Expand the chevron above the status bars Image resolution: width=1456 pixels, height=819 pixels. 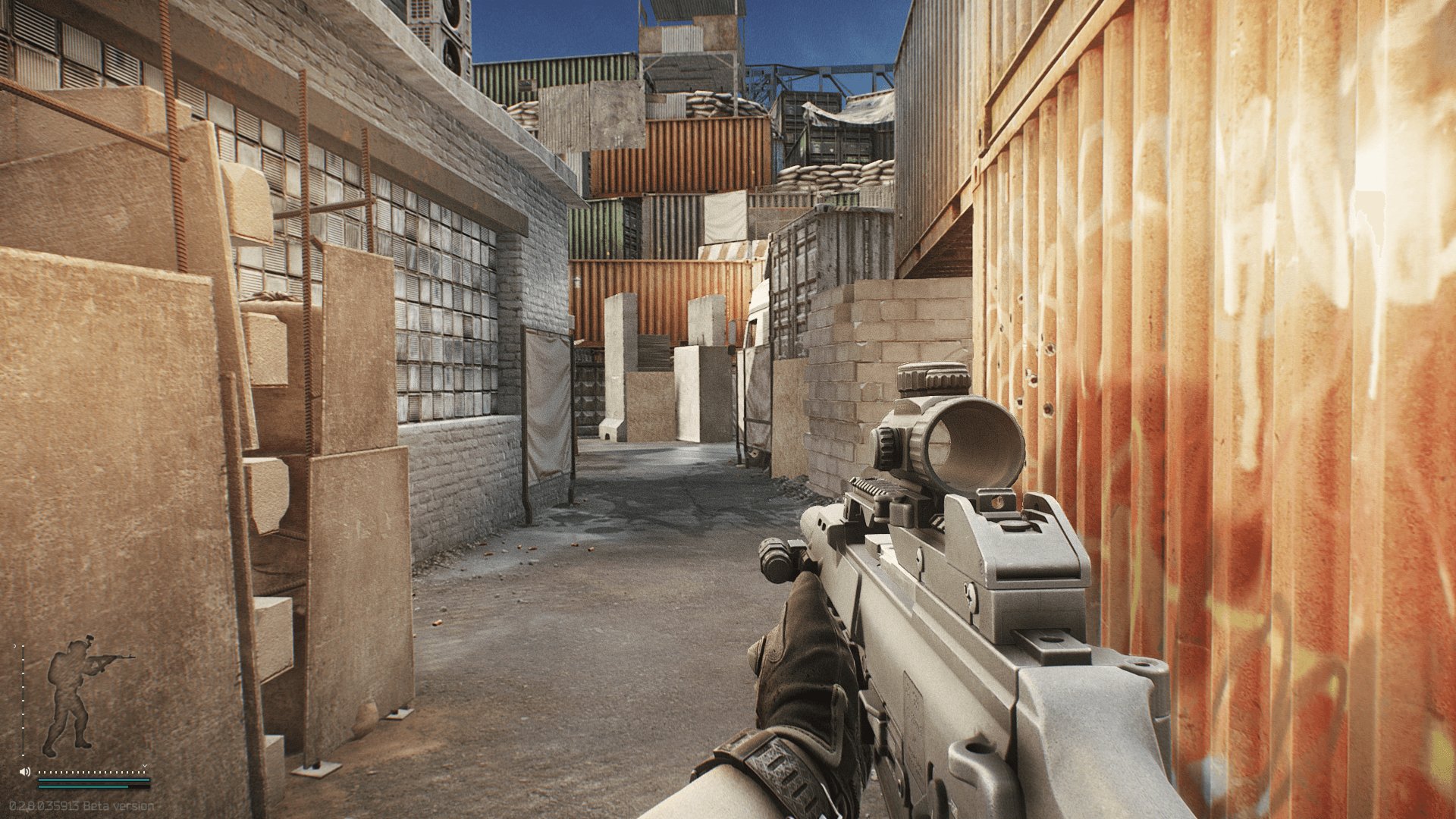pyautogui.click(x=144, y=766)
